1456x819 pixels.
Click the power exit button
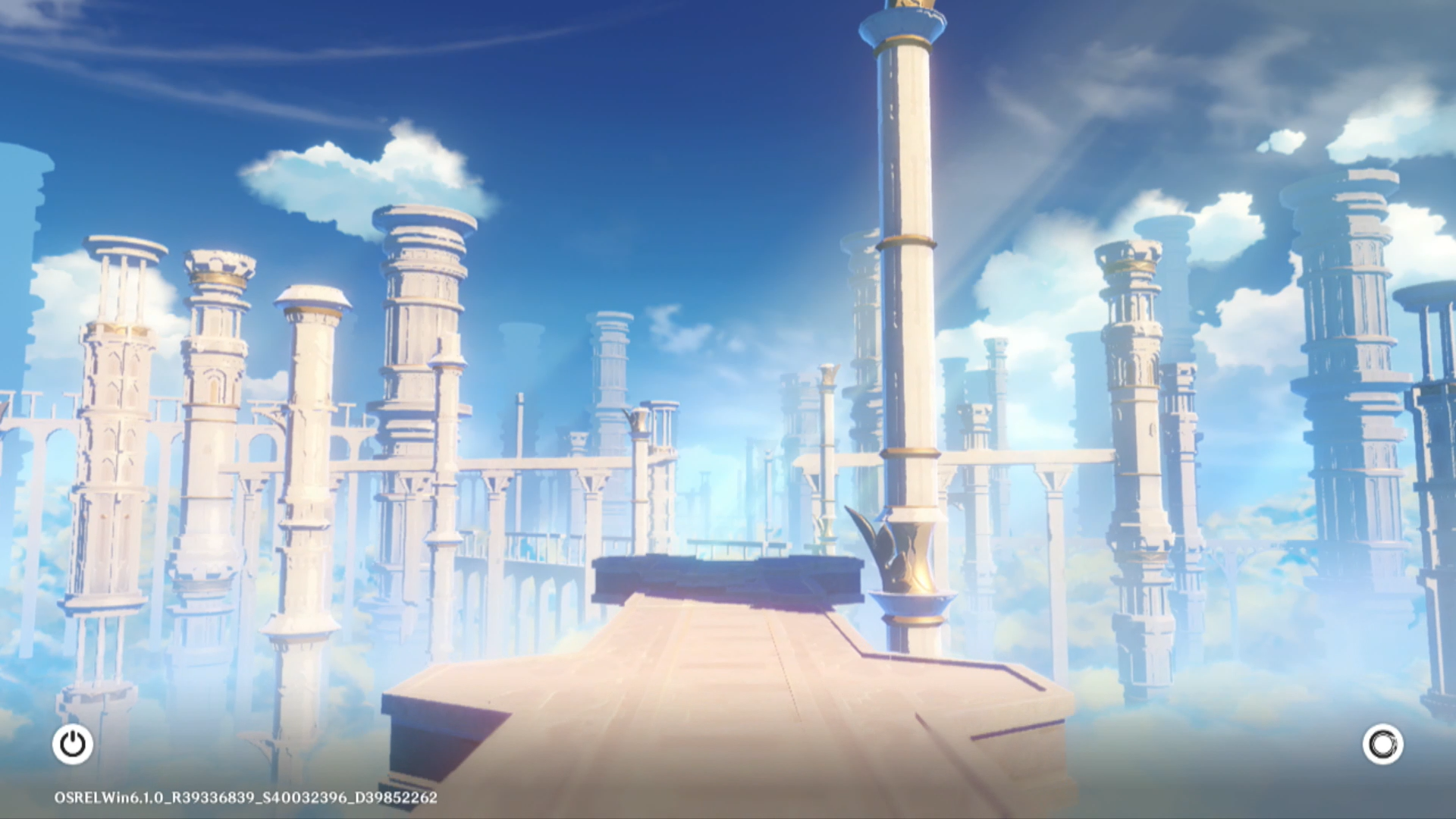point(73,744)
